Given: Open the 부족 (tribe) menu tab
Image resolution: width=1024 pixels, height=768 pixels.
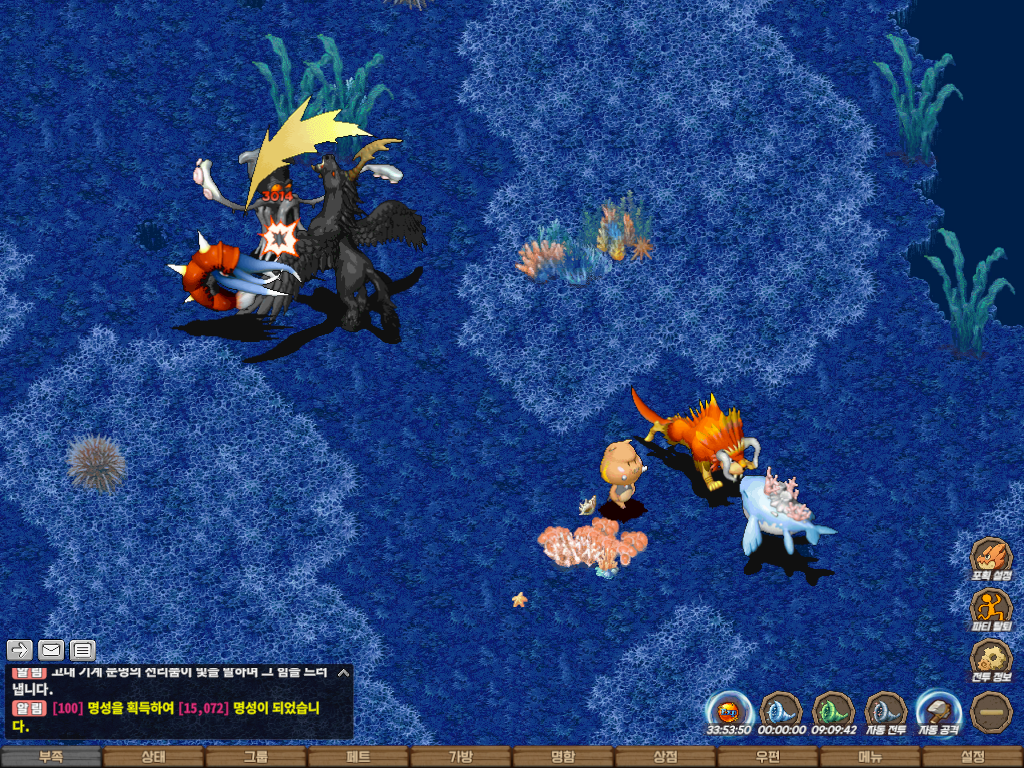Looking at the screenshot, I should [x=51, y=757].
